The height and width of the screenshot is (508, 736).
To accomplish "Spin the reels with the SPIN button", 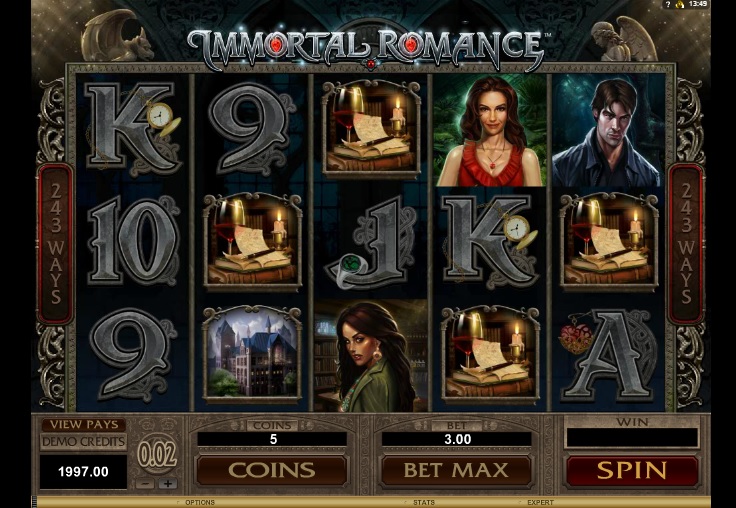I will click(x=632, y=470).
